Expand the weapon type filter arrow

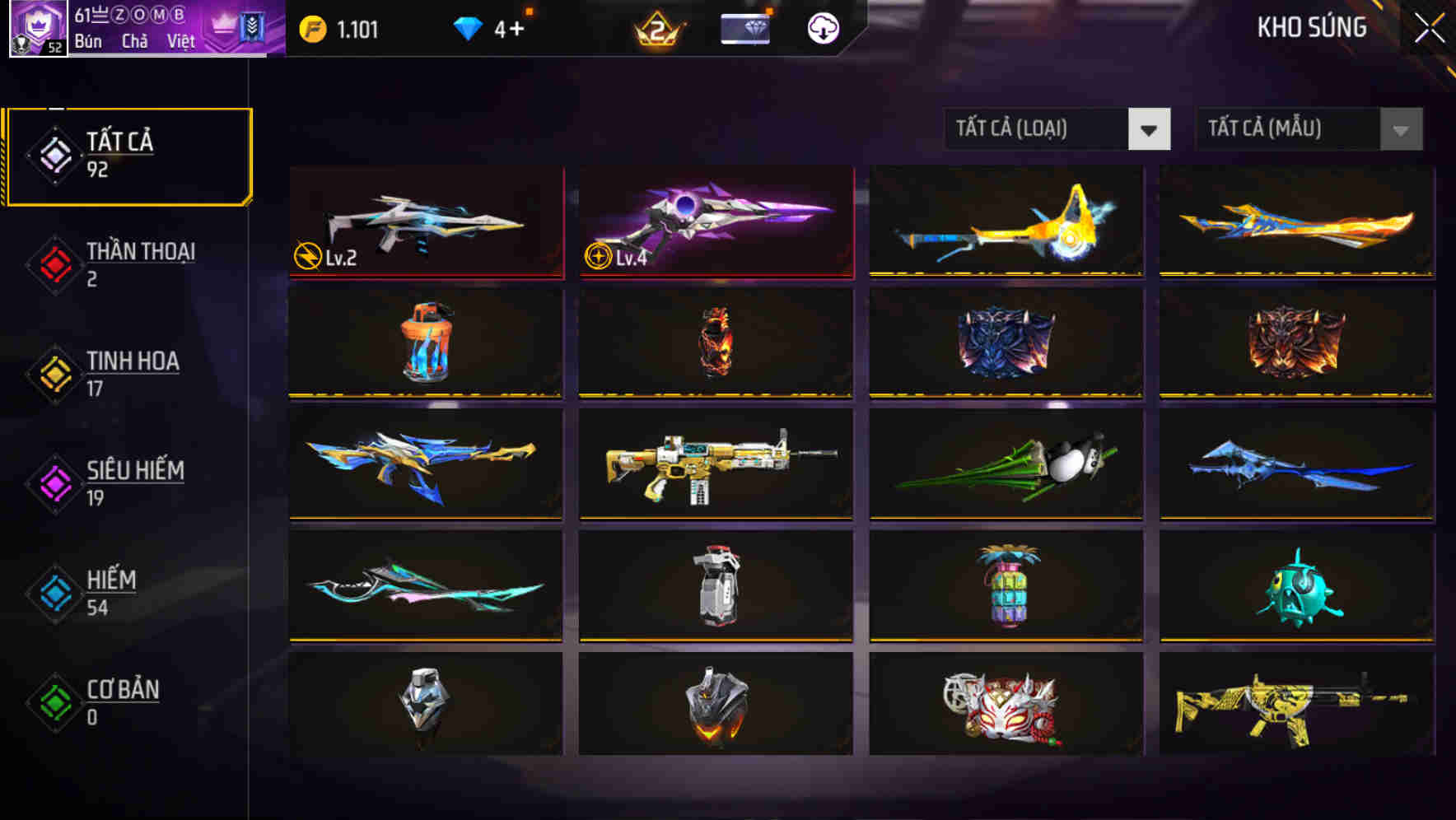[1149, 129]
